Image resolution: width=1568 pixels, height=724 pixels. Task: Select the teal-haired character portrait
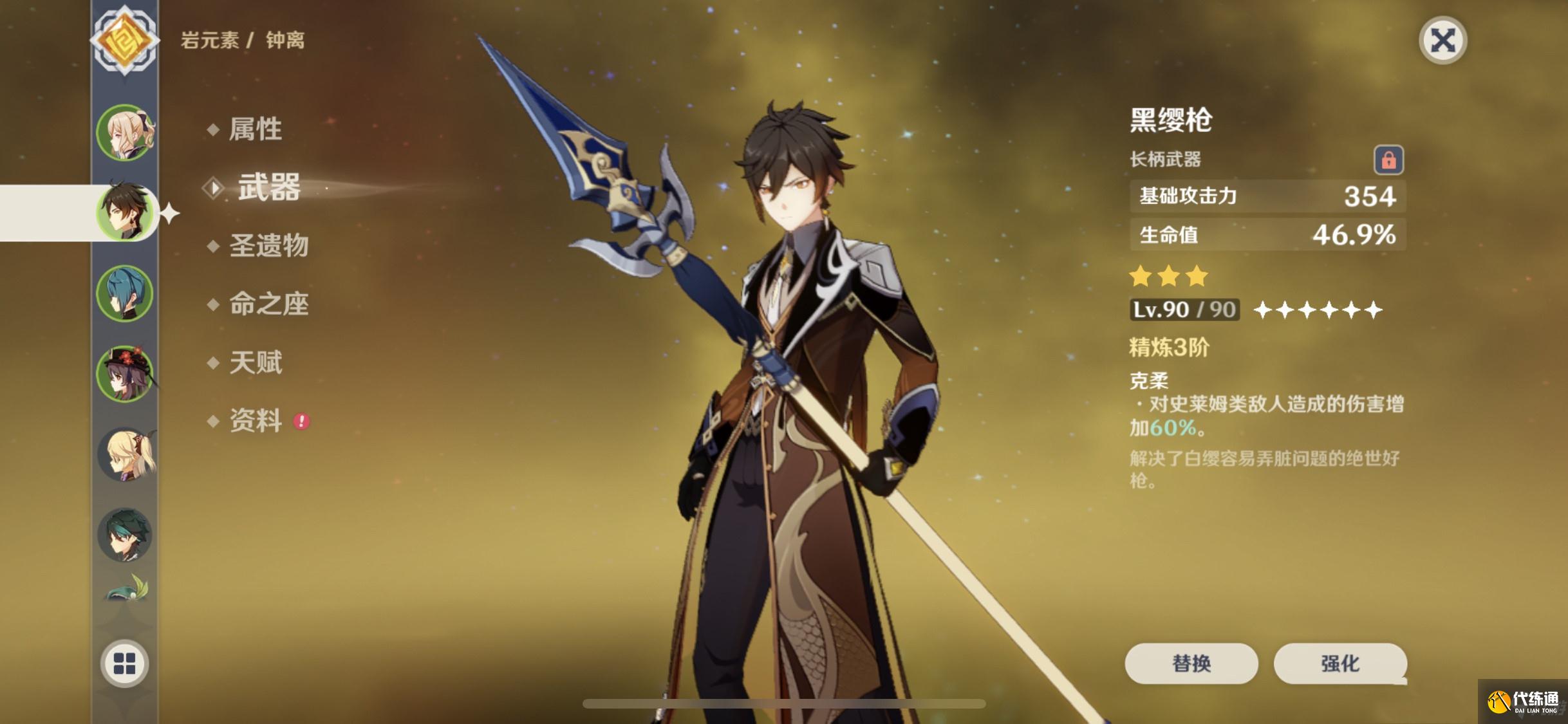coord(125,293)
